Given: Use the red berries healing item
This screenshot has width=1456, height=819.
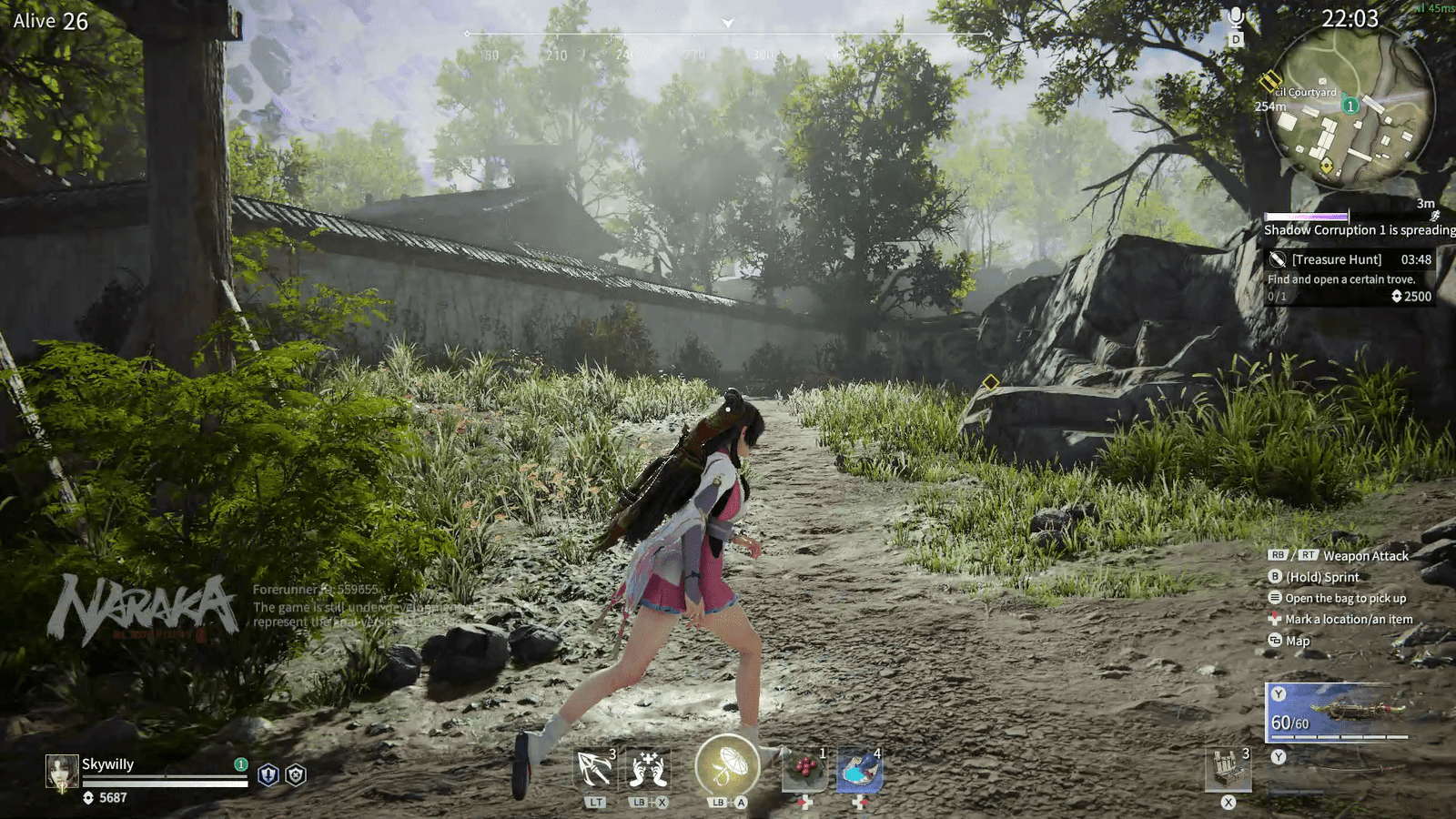Looking at the screenshot, I should [x=804, y=770].
